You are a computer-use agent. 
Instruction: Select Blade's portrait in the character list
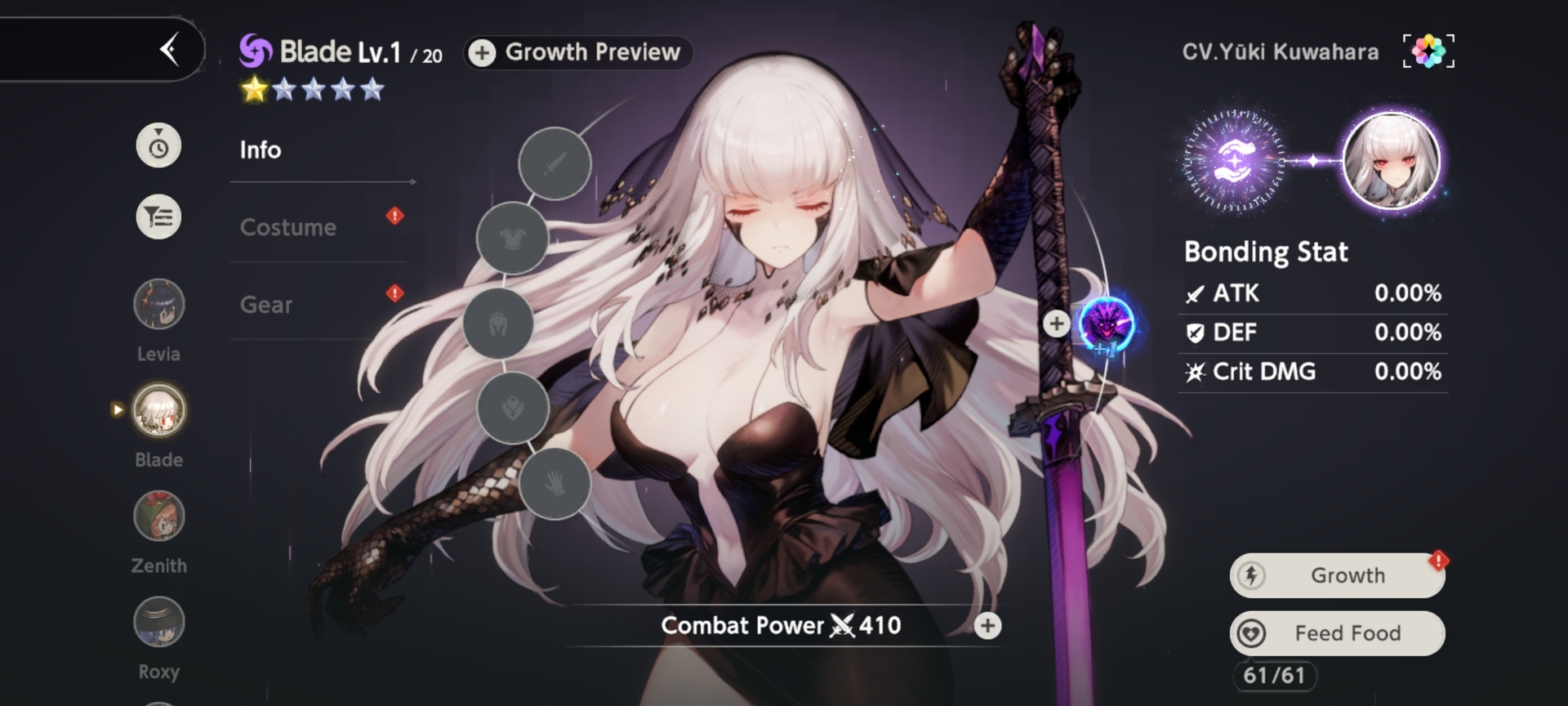click(158, 410)
